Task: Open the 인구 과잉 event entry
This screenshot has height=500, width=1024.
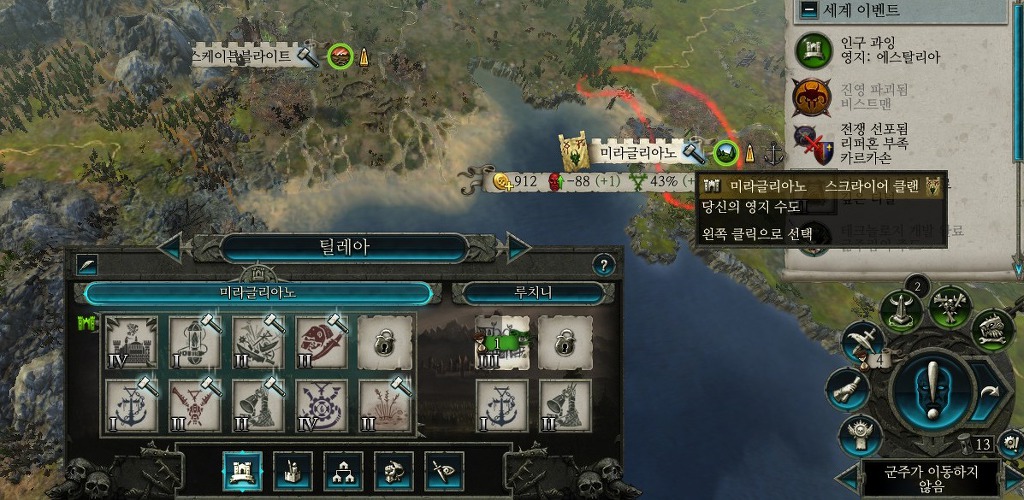Action: [x=880, y=50]
